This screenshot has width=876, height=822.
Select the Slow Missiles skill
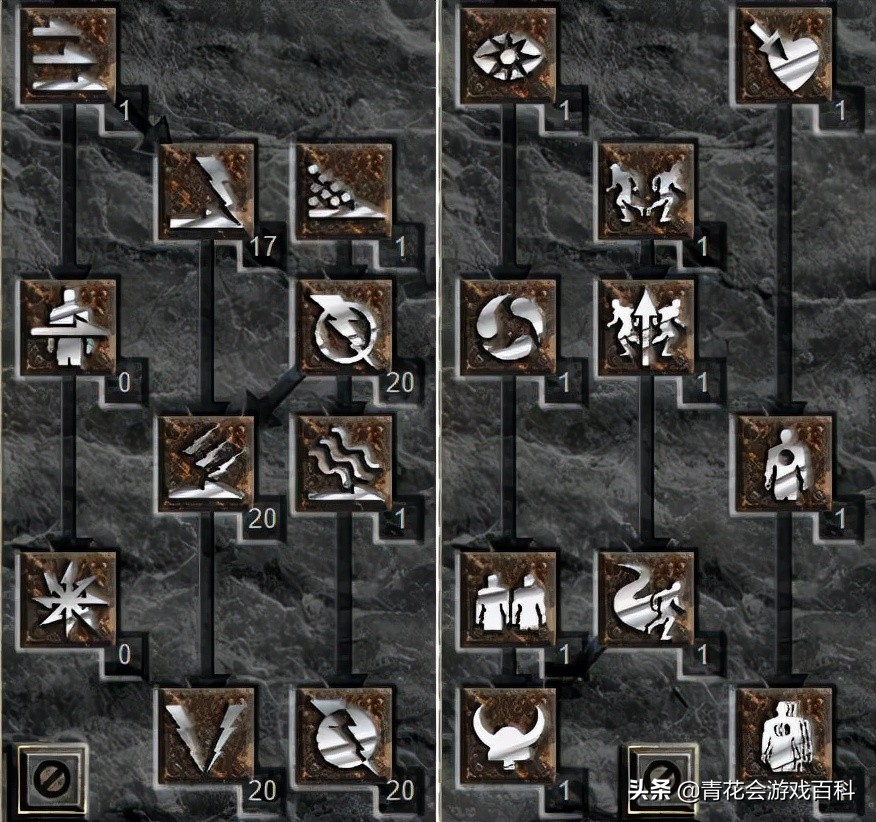pos(508,327)
